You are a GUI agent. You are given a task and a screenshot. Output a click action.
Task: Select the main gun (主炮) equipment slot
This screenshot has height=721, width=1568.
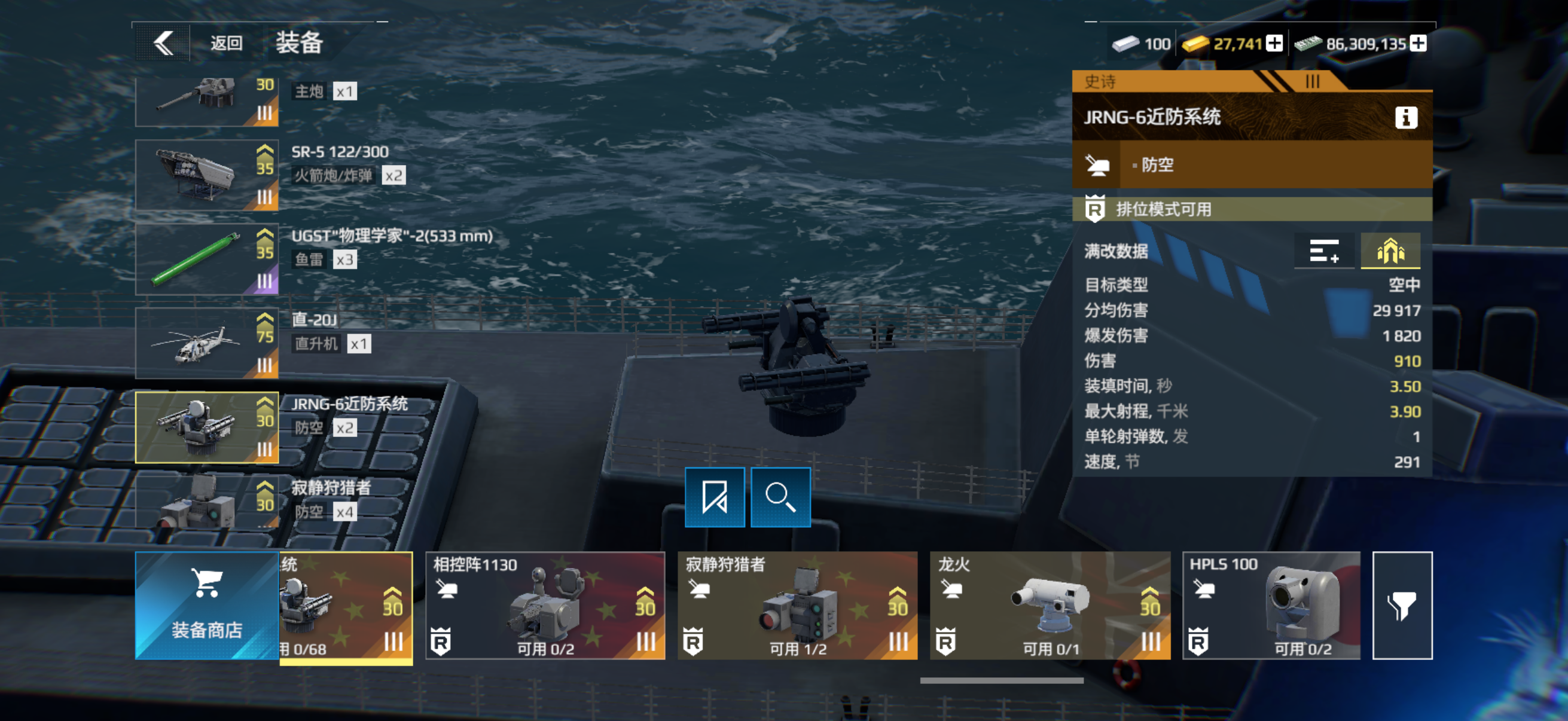206,101
